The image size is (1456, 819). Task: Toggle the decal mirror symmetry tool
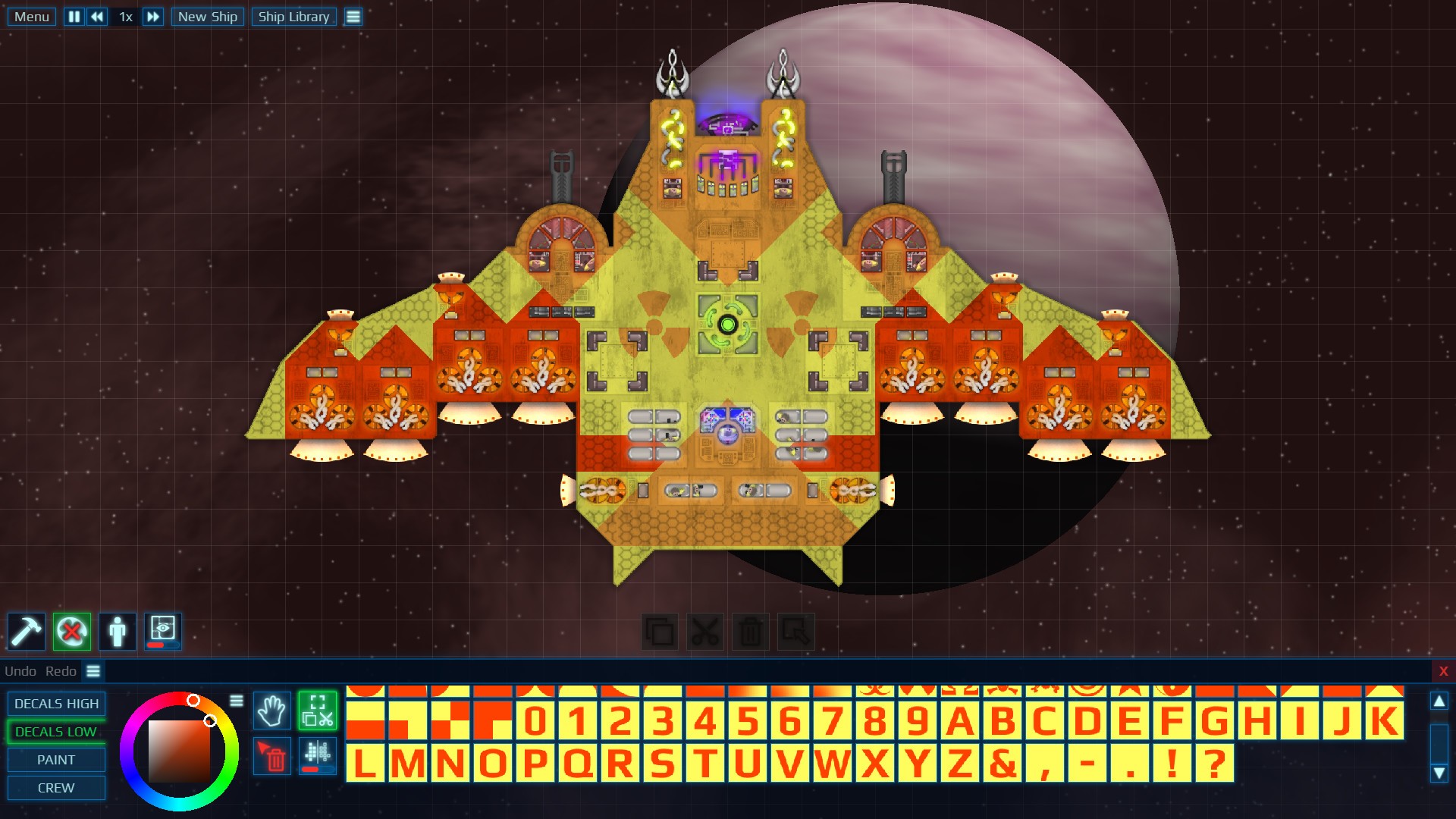(x=317, y=756)
